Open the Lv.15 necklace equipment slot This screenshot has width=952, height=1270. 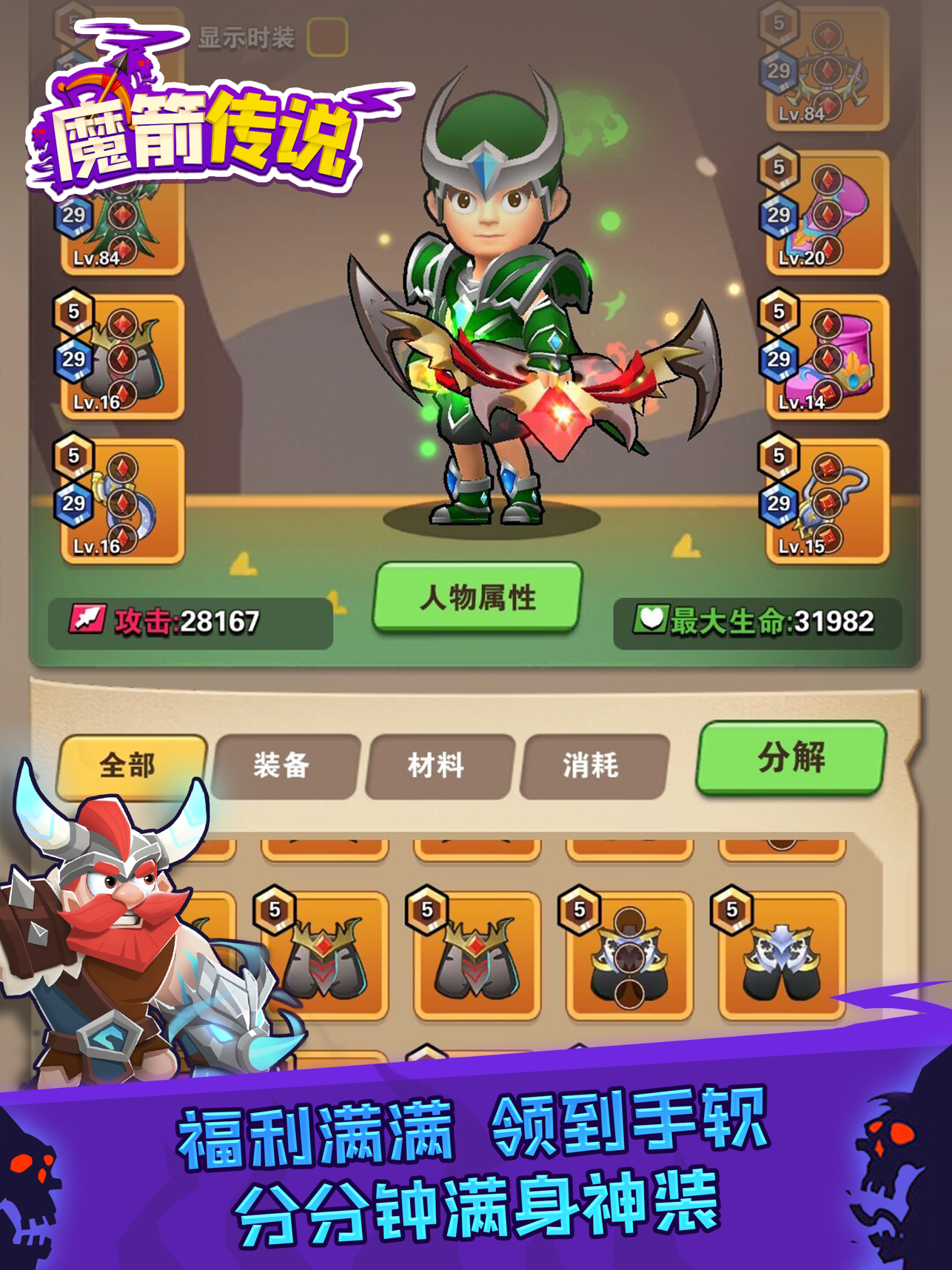click(x=828, y=500)
